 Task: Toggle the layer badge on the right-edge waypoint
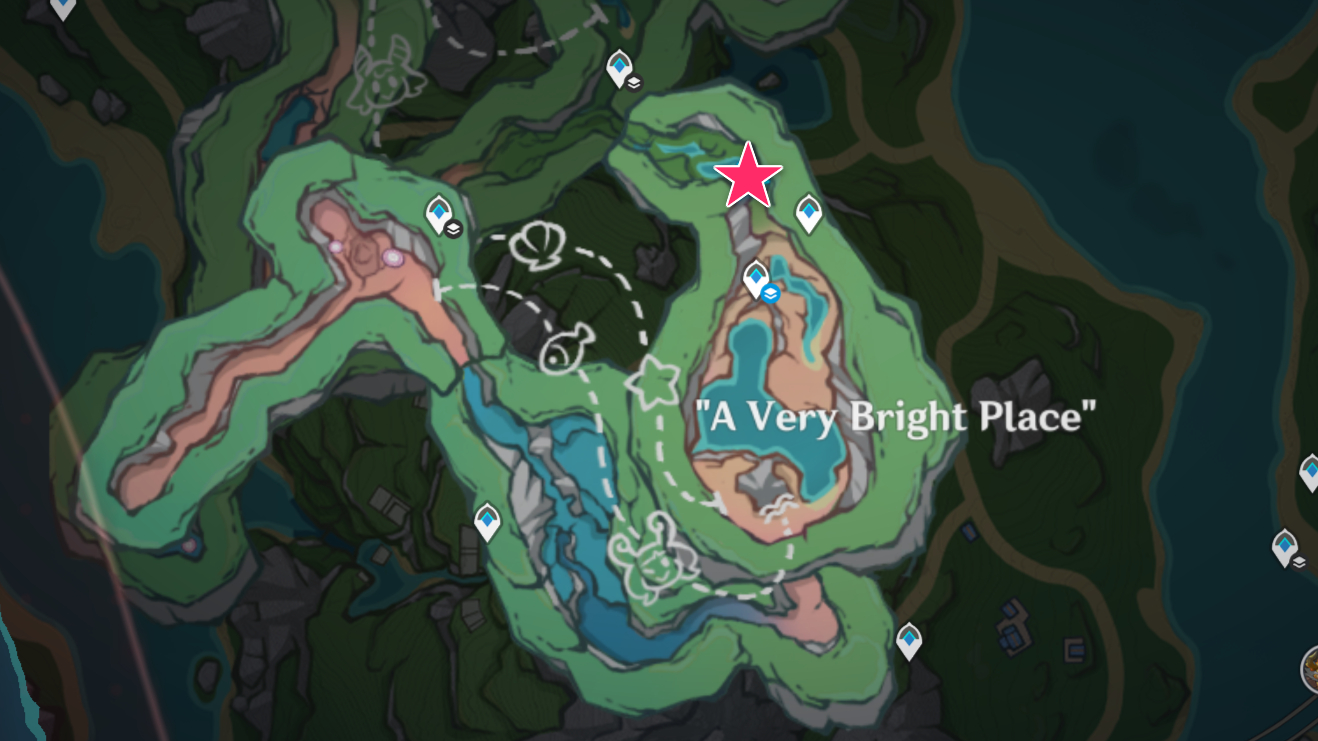click(1299, 562)
